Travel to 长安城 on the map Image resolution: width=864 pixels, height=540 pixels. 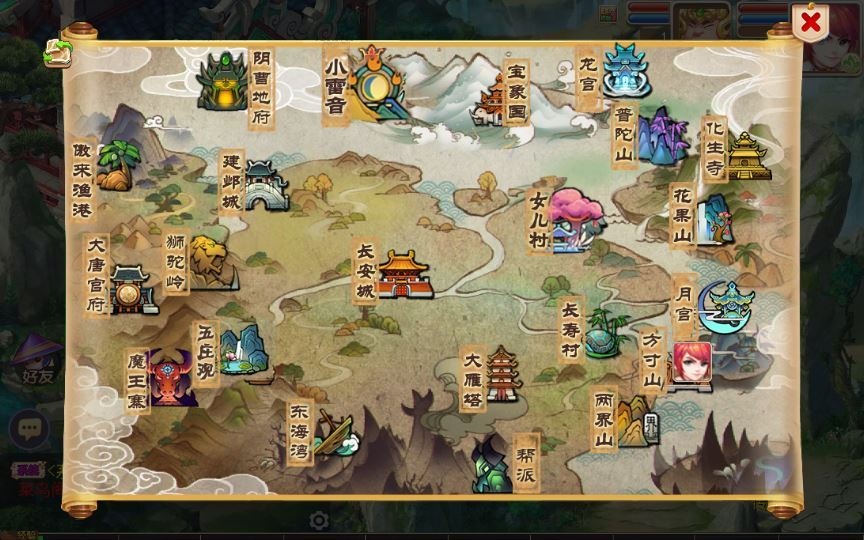[x=403, y=273]
